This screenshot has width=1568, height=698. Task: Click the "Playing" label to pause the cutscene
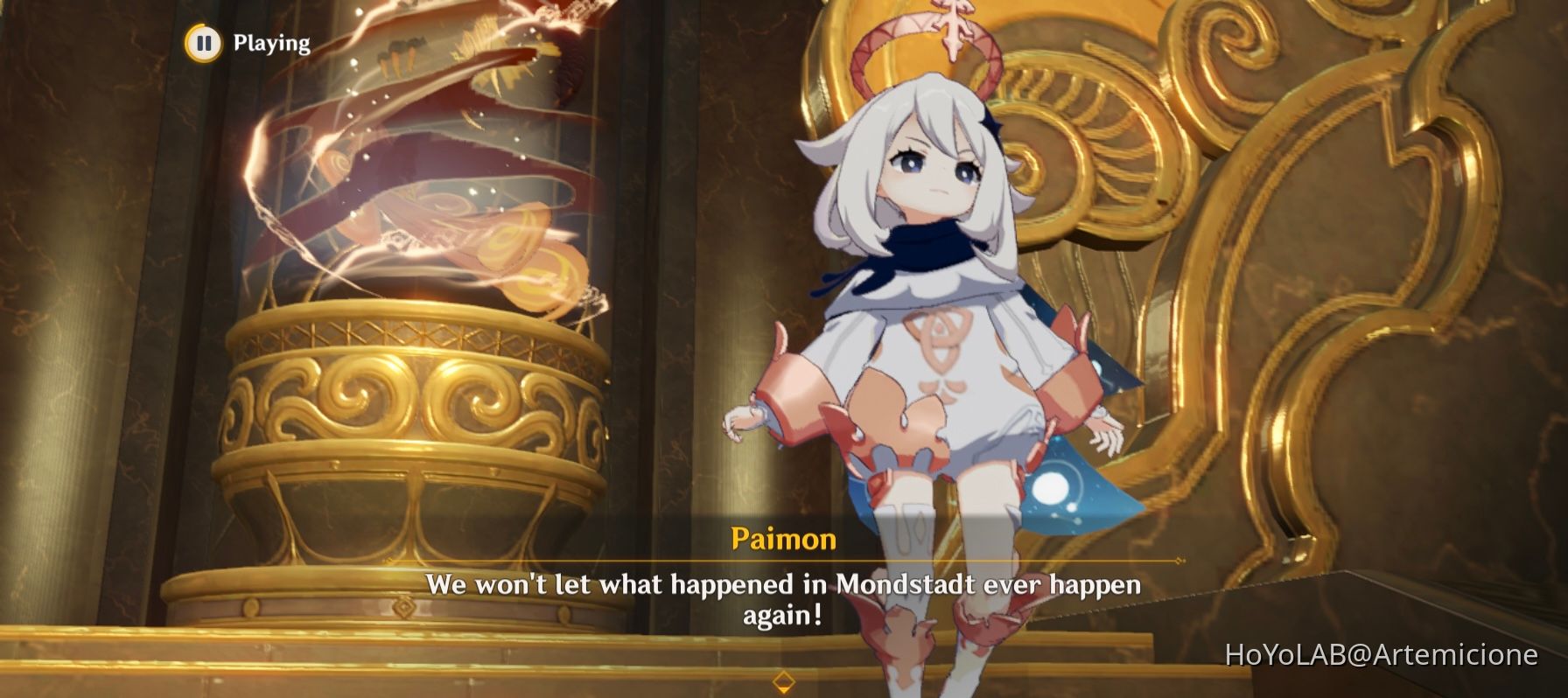tap(268, 40)
